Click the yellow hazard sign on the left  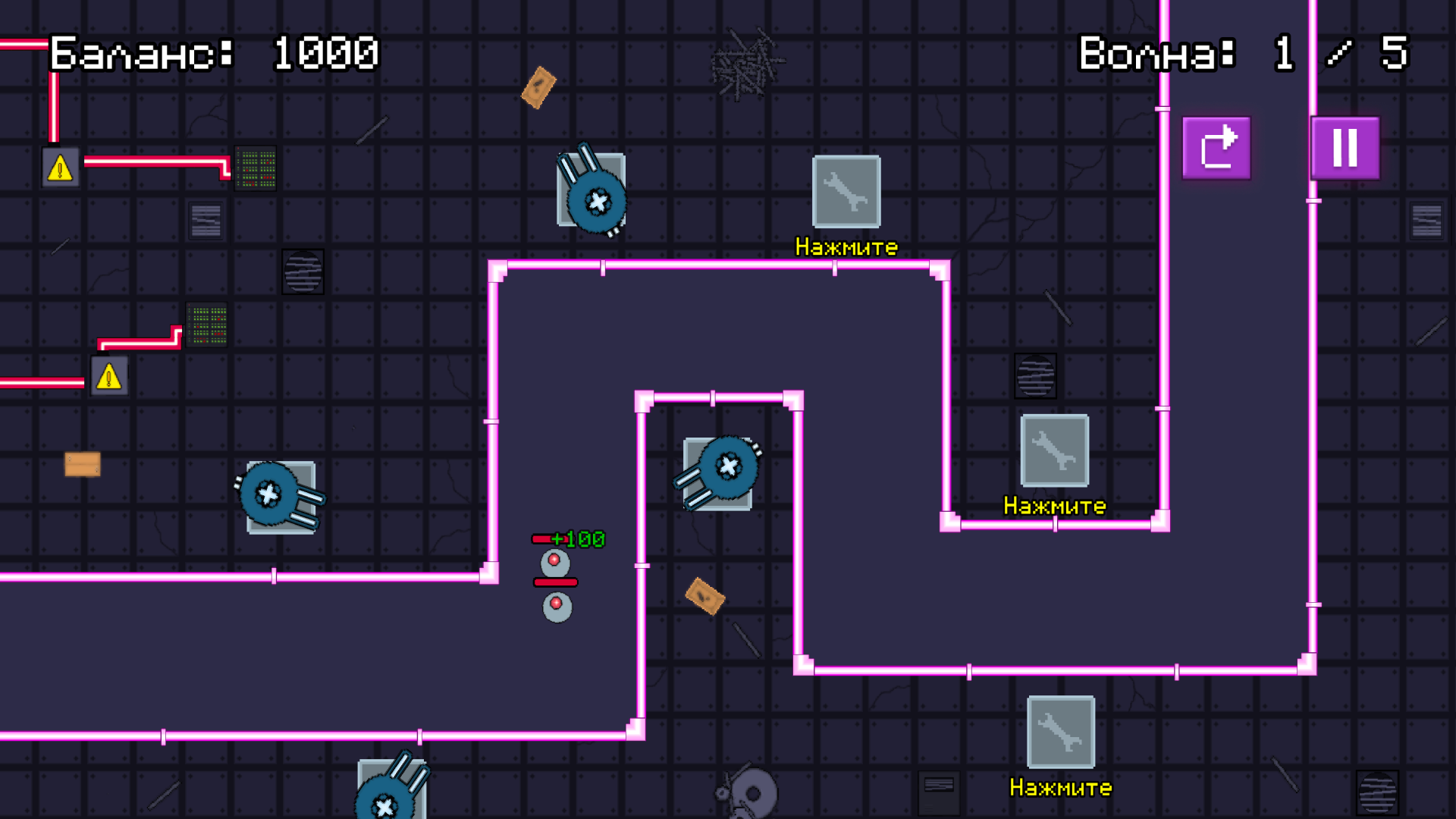[x=108, y=374]
